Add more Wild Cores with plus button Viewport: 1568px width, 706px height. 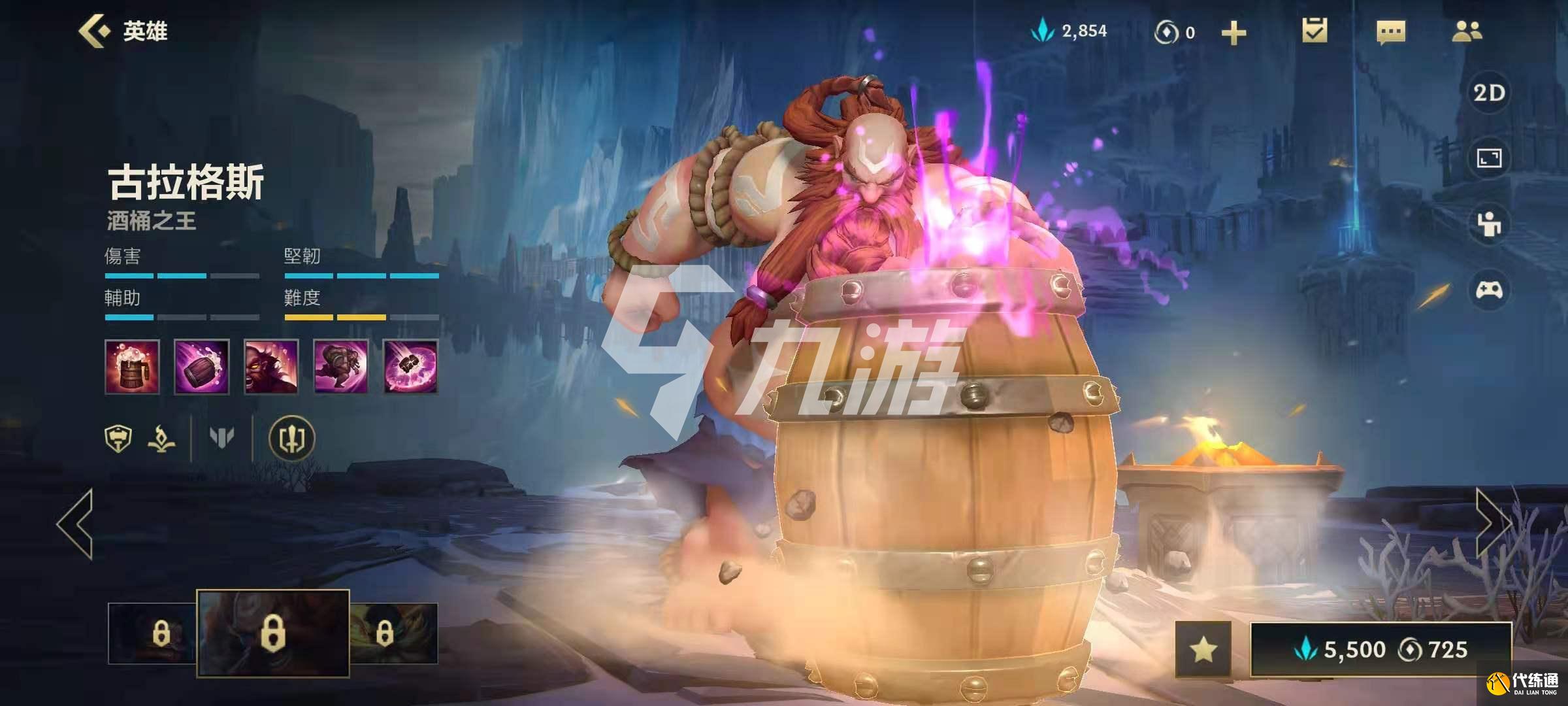click(1233, 33)
